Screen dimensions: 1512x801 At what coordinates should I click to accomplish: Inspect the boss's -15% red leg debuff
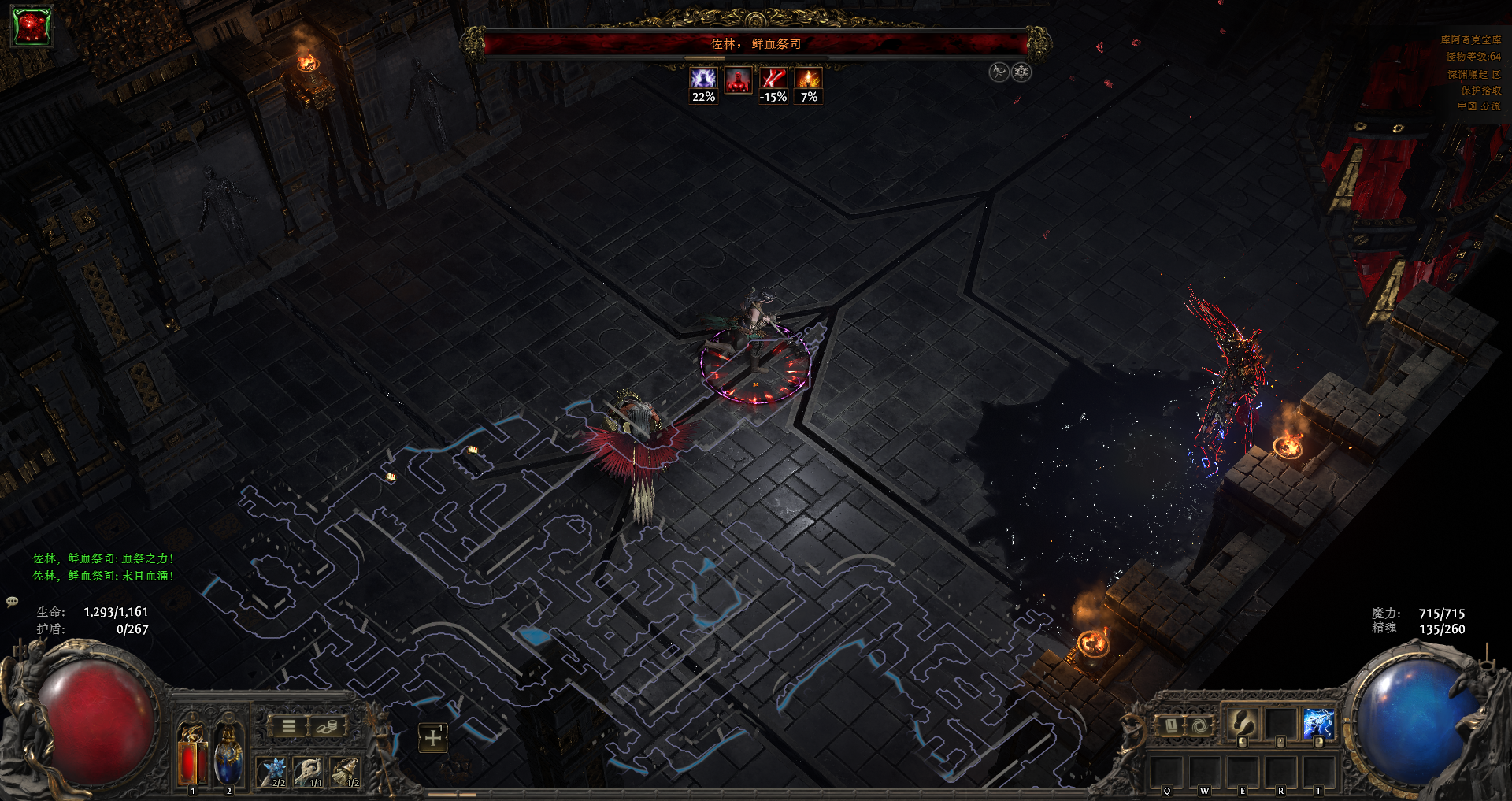[x=773, y=79]
